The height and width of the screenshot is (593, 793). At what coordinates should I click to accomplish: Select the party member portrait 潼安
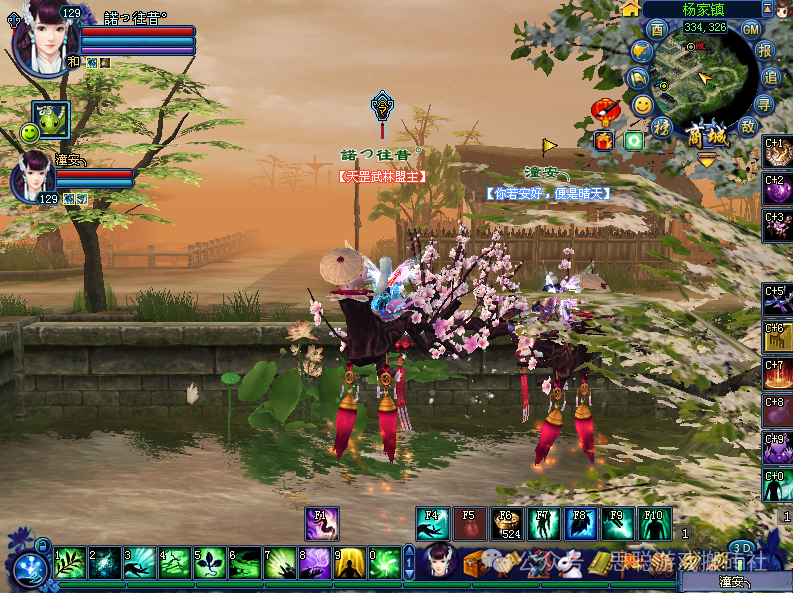pos(32,177)
